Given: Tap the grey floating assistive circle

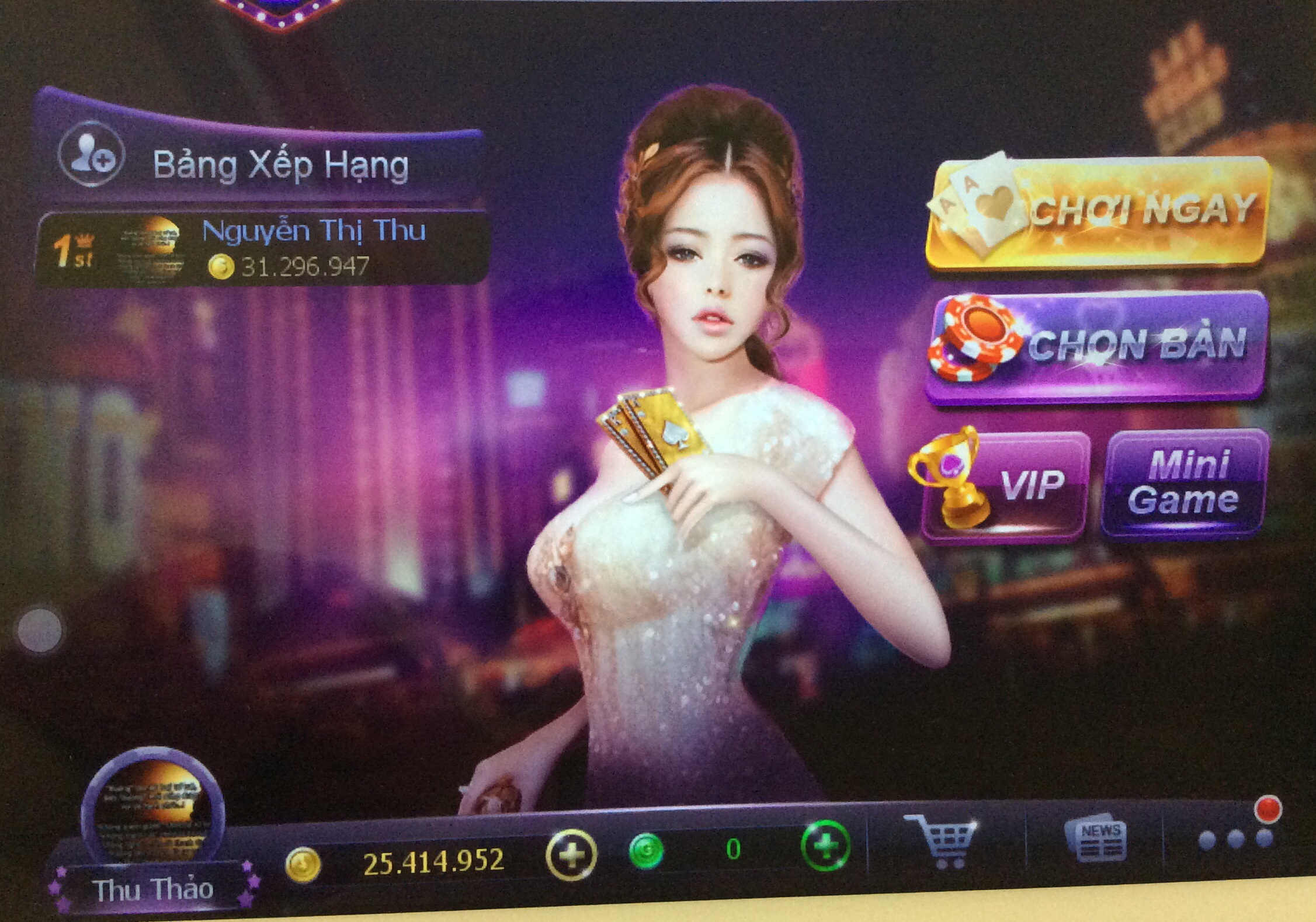Looking at the screenshot, I should [x=40, y=630].
